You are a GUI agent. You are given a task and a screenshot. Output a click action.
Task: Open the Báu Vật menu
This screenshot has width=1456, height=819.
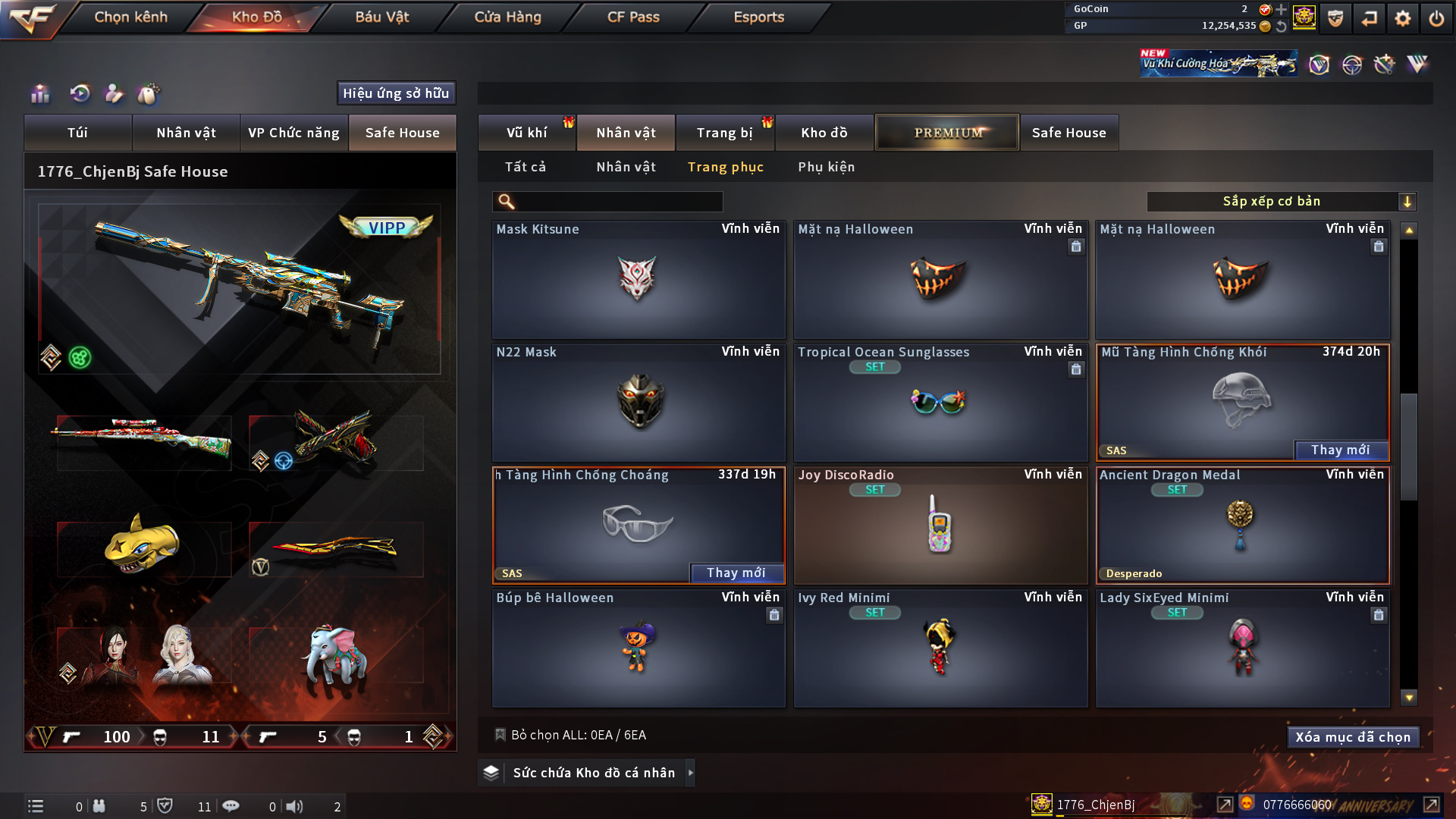coord(381,17)
